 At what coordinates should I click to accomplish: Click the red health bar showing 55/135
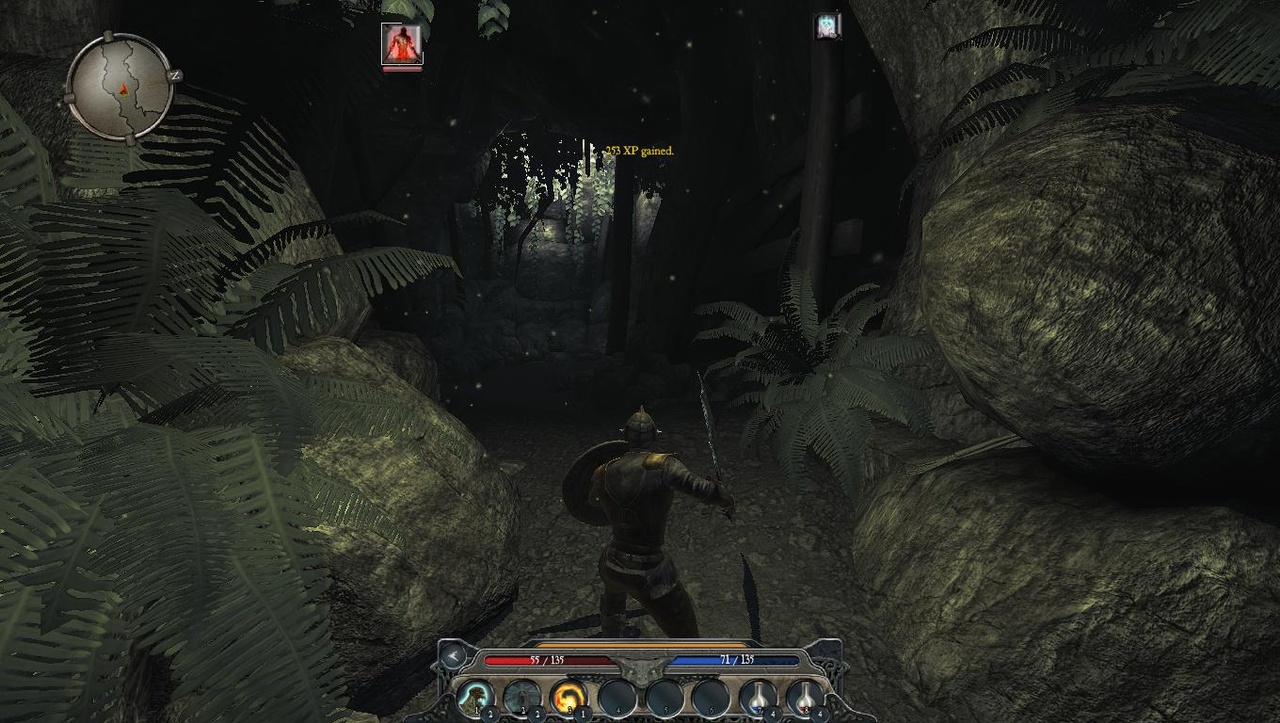point(548,659)
